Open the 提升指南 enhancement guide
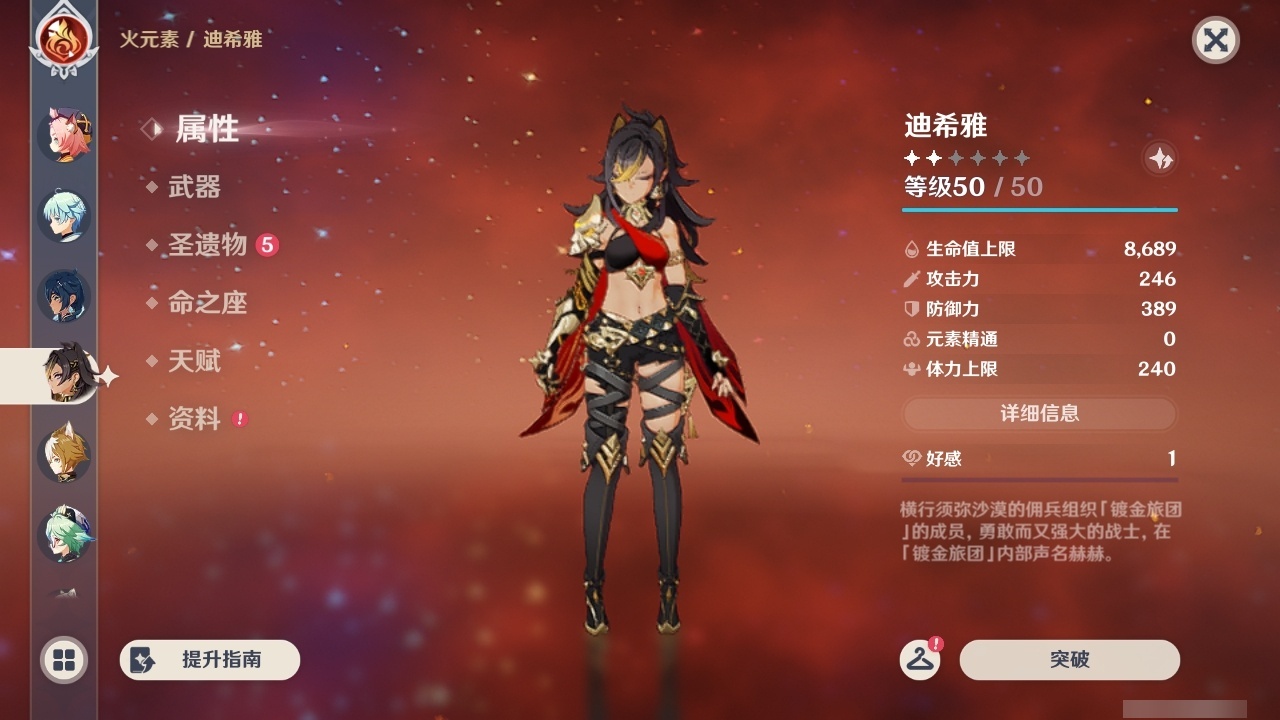 click(x=210, y=660)
